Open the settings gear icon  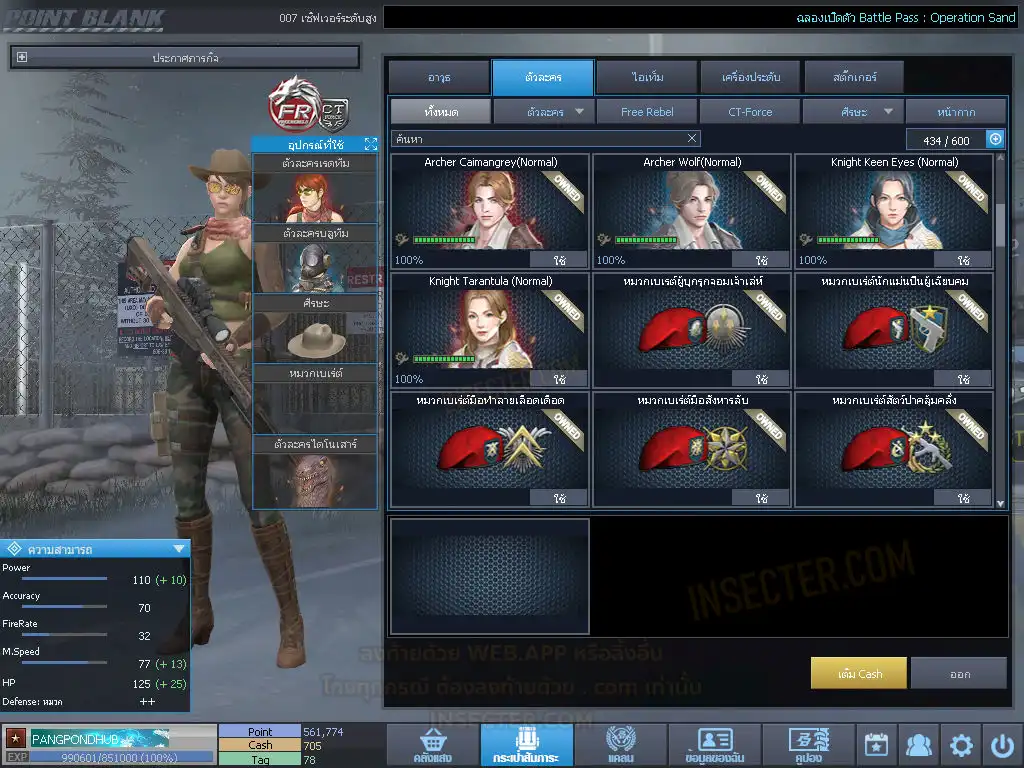tap(961, 745)
